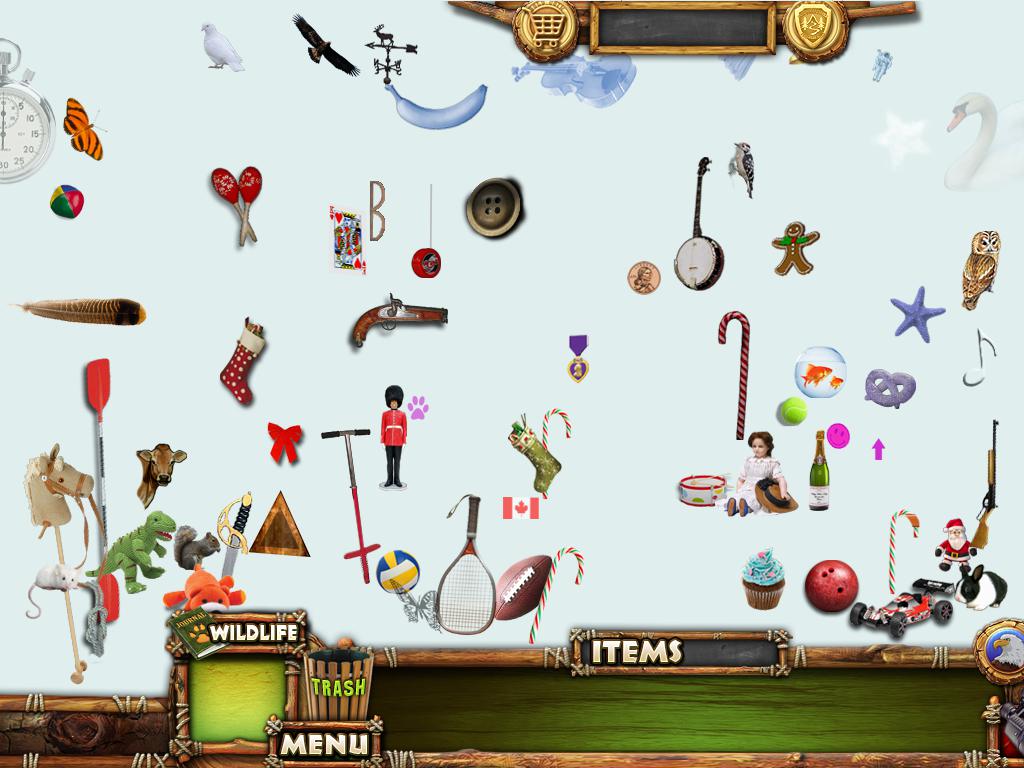Click the bald eagle medallion
1024x768 pixels.
point(1001,651)
